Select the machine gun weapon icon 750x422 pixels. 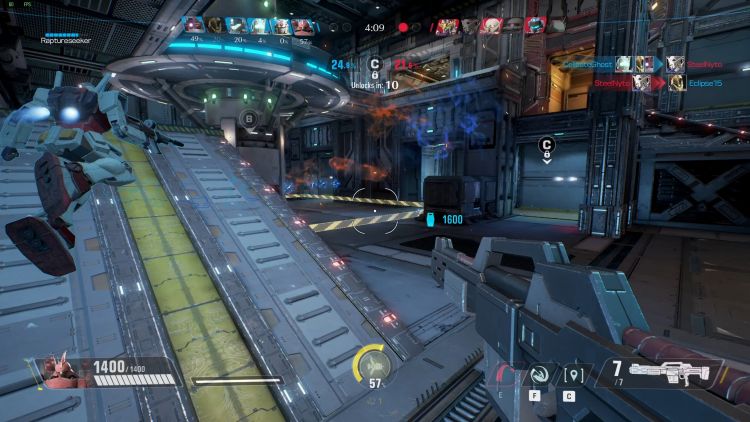pos(671,374)
